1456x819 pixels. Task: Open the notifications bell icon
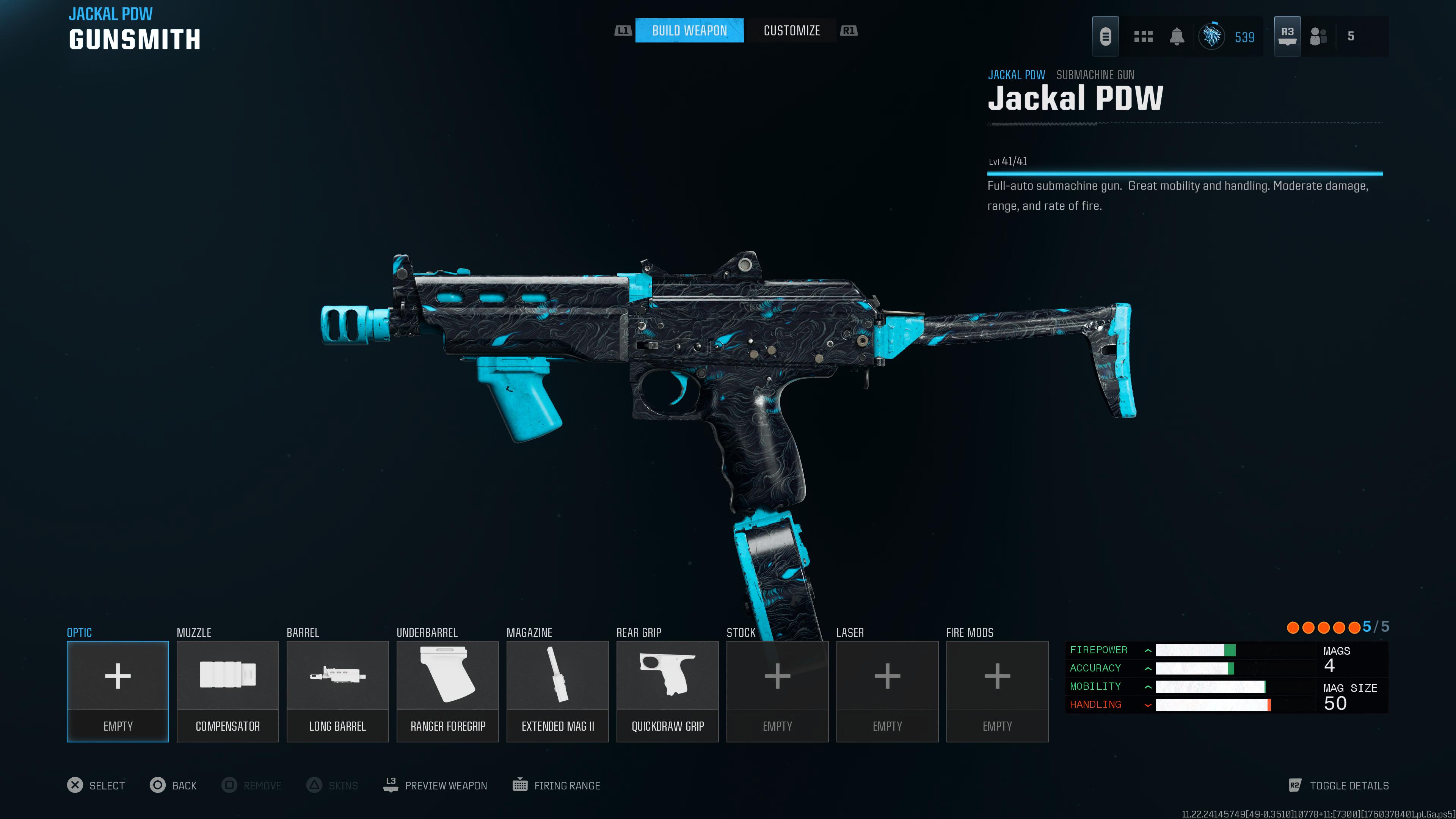click(x=1177, y=37)
